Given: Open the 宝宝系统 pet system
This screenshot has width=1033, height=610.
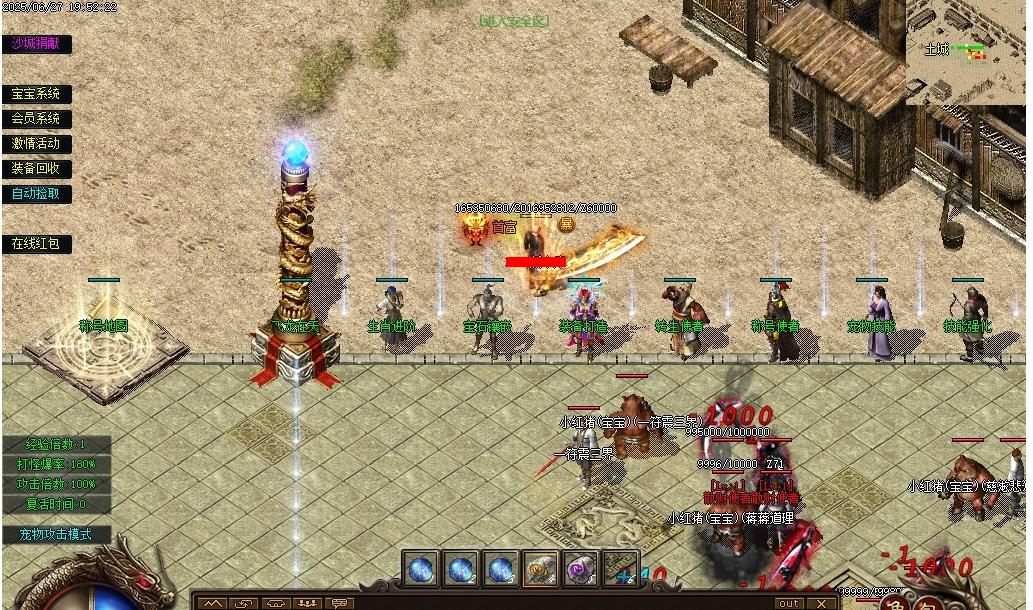Looking at the screenshot, I should 36,94.
